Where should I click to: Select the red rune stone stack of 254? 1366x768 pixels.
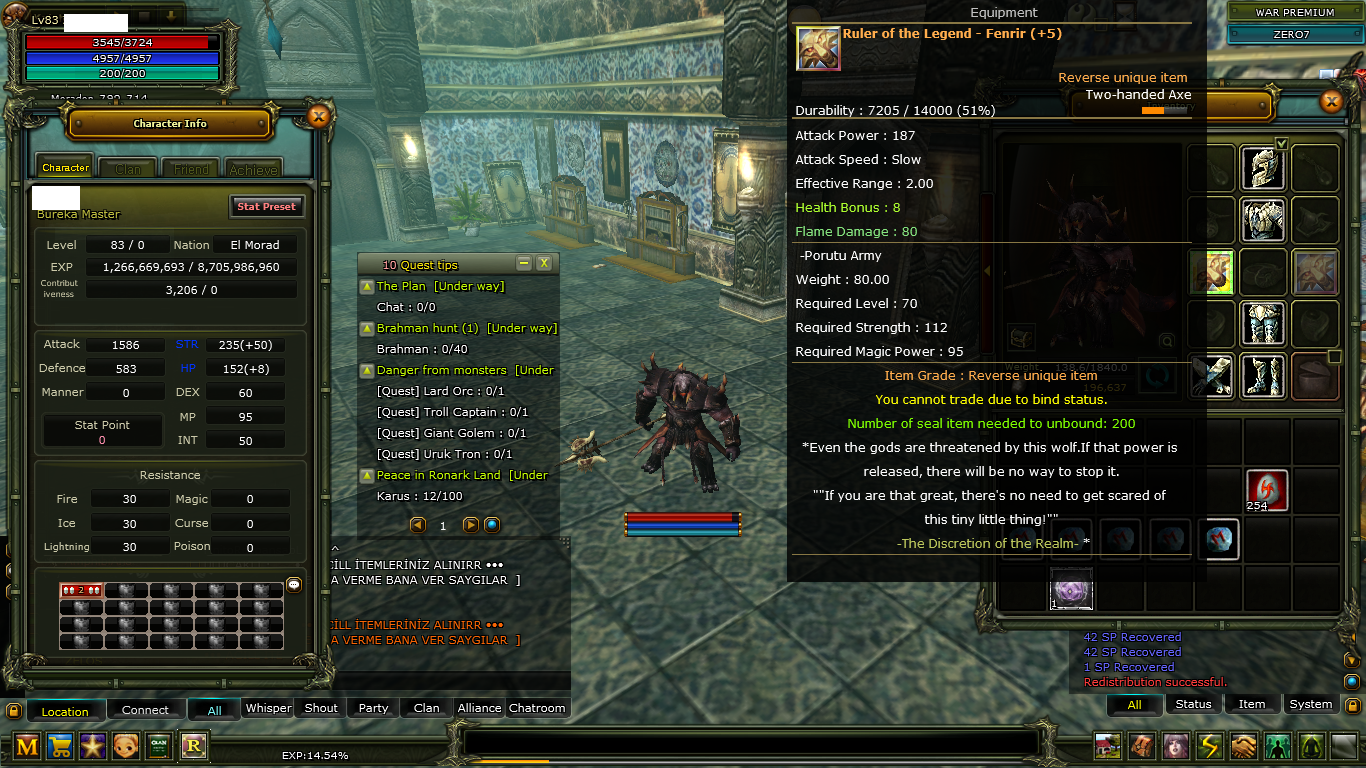point(1267,489)
